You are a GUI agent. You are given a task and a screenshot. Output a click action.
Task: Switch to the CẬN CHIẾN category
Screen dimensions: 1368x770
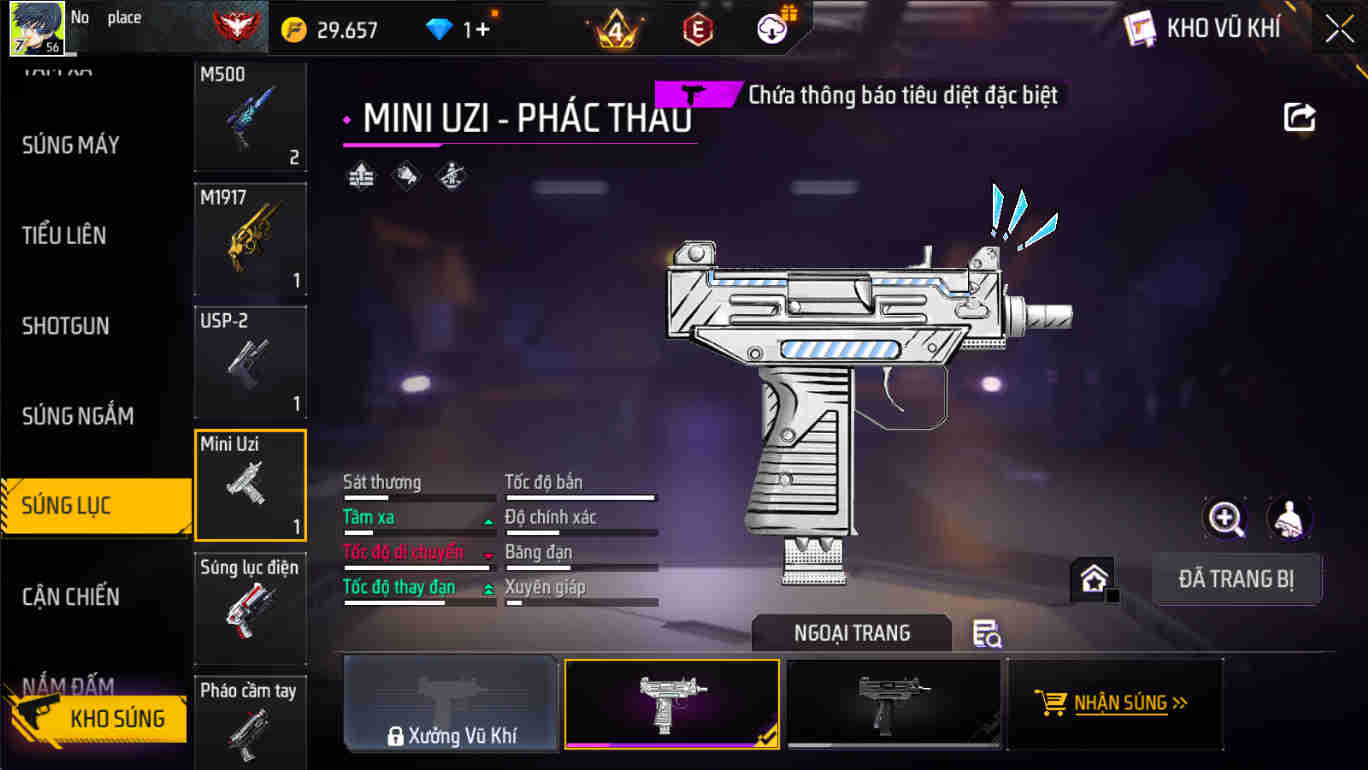pos(71,597)
